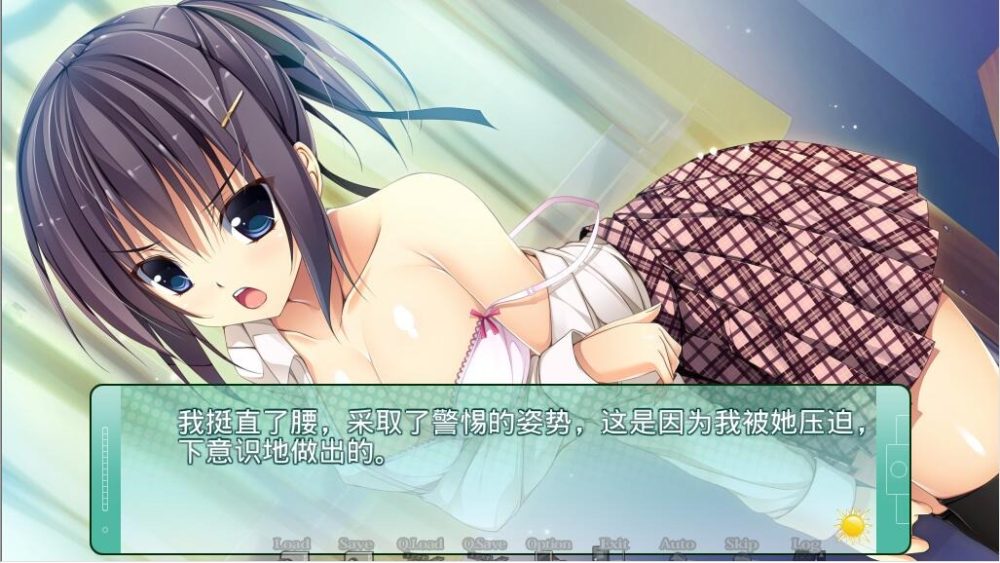
Task: Quick load with the QLoad button
Action: tap(420, 544)
